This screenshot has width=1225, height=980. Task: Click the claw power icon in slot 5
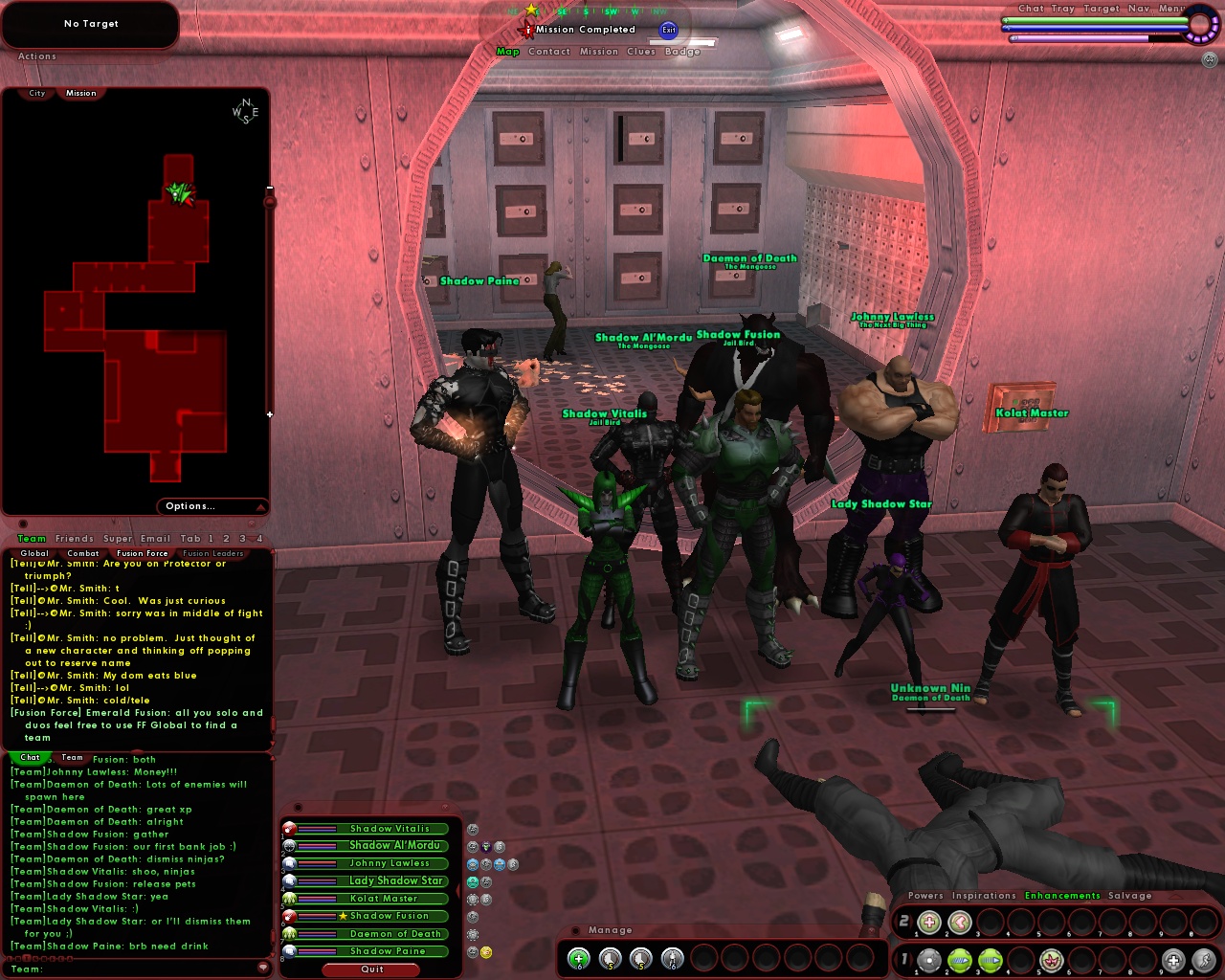click(1050, 960)
